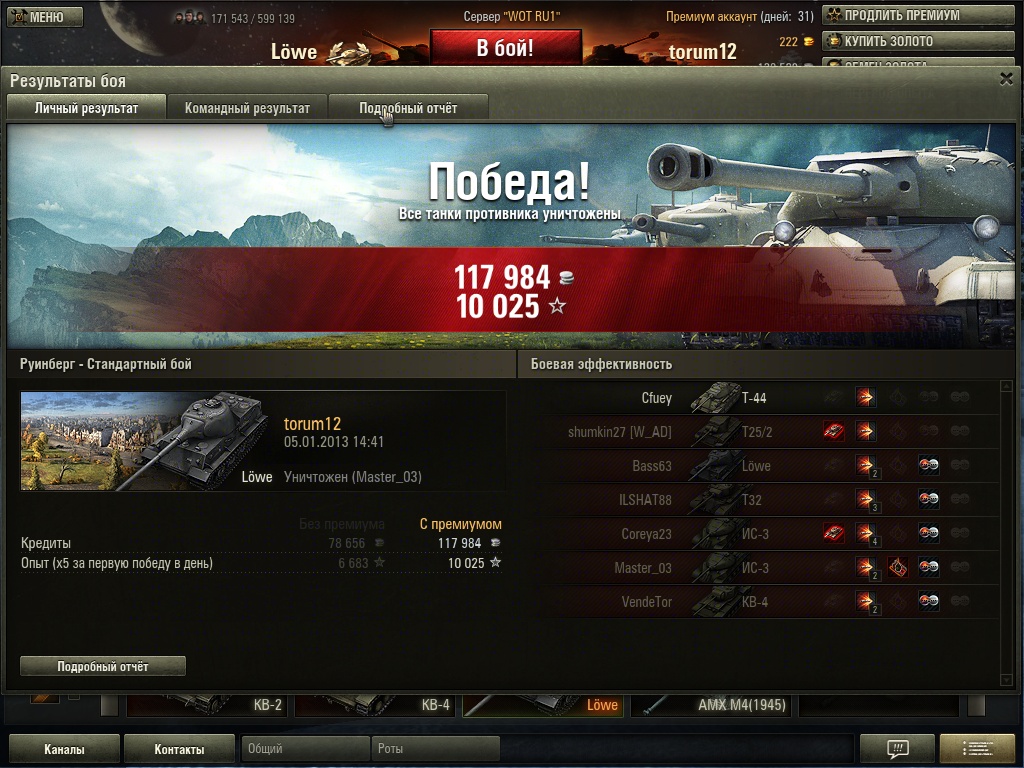Start battle with В бой! button
The height and width of the screenshot is (768, 1024).
click(x=505, y=48)
